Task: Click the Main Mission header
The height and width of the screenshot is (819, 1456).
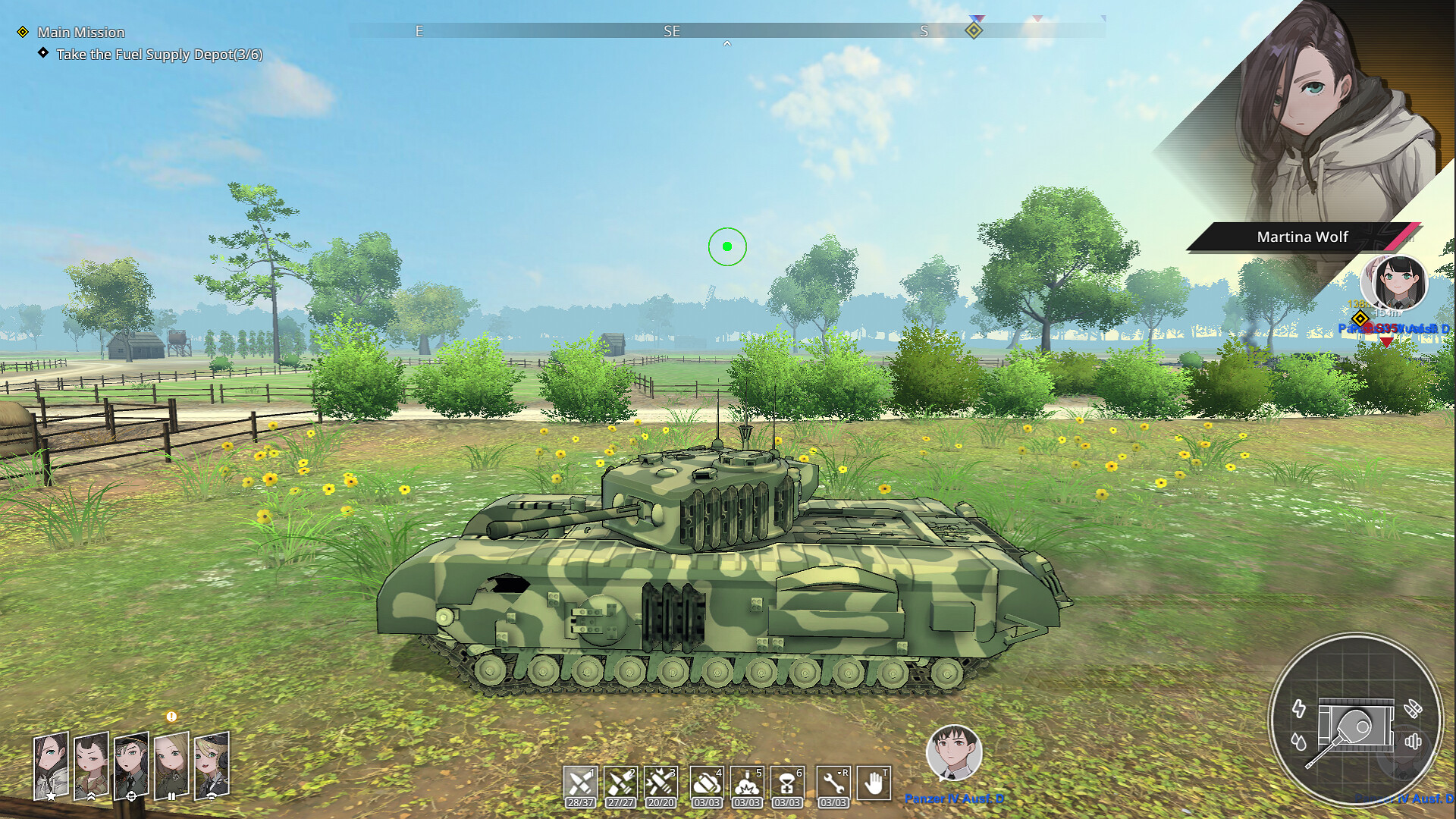Action: coord(82,33)
